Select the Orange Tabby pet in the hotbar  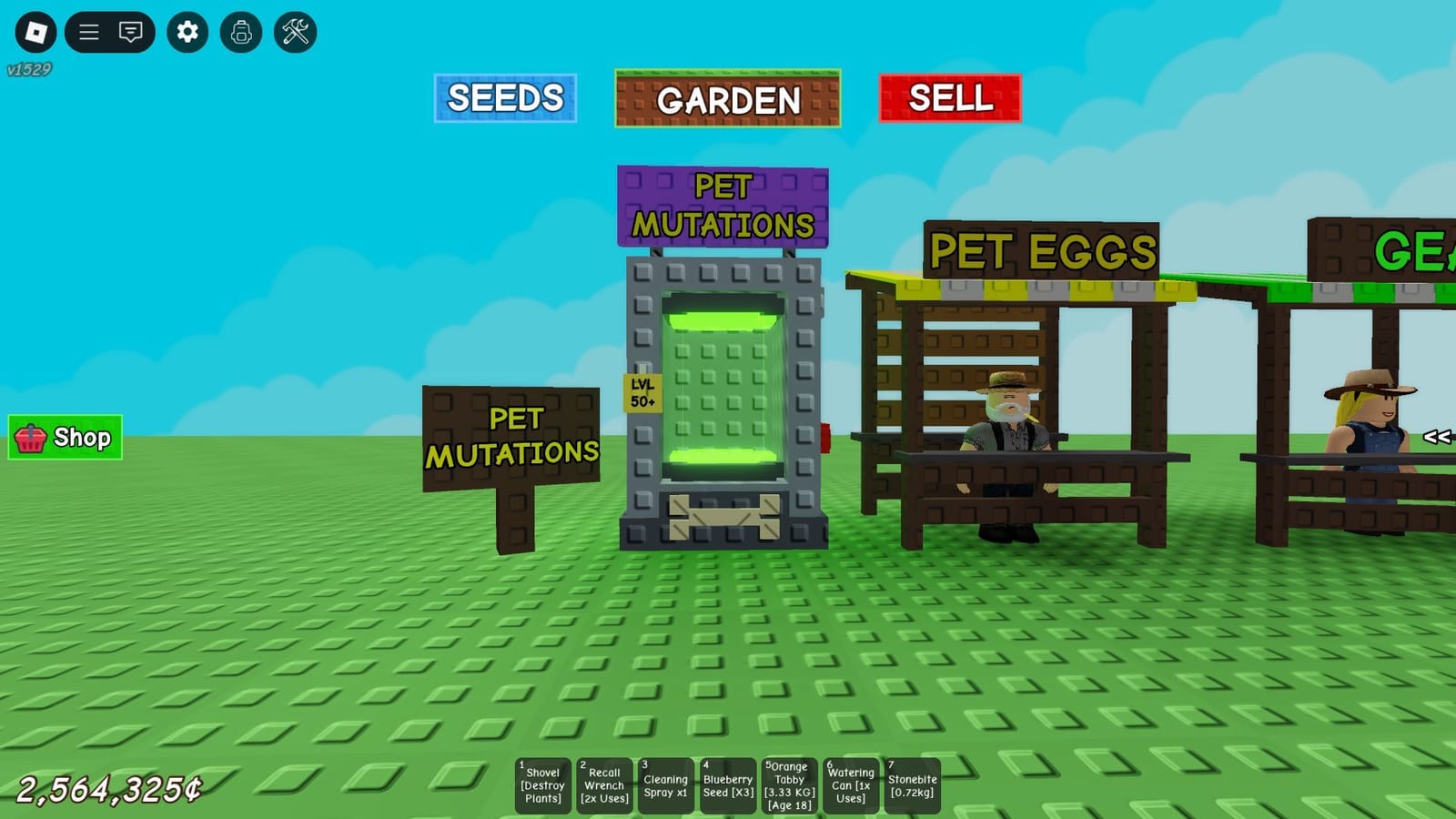[x=789, y=784]
